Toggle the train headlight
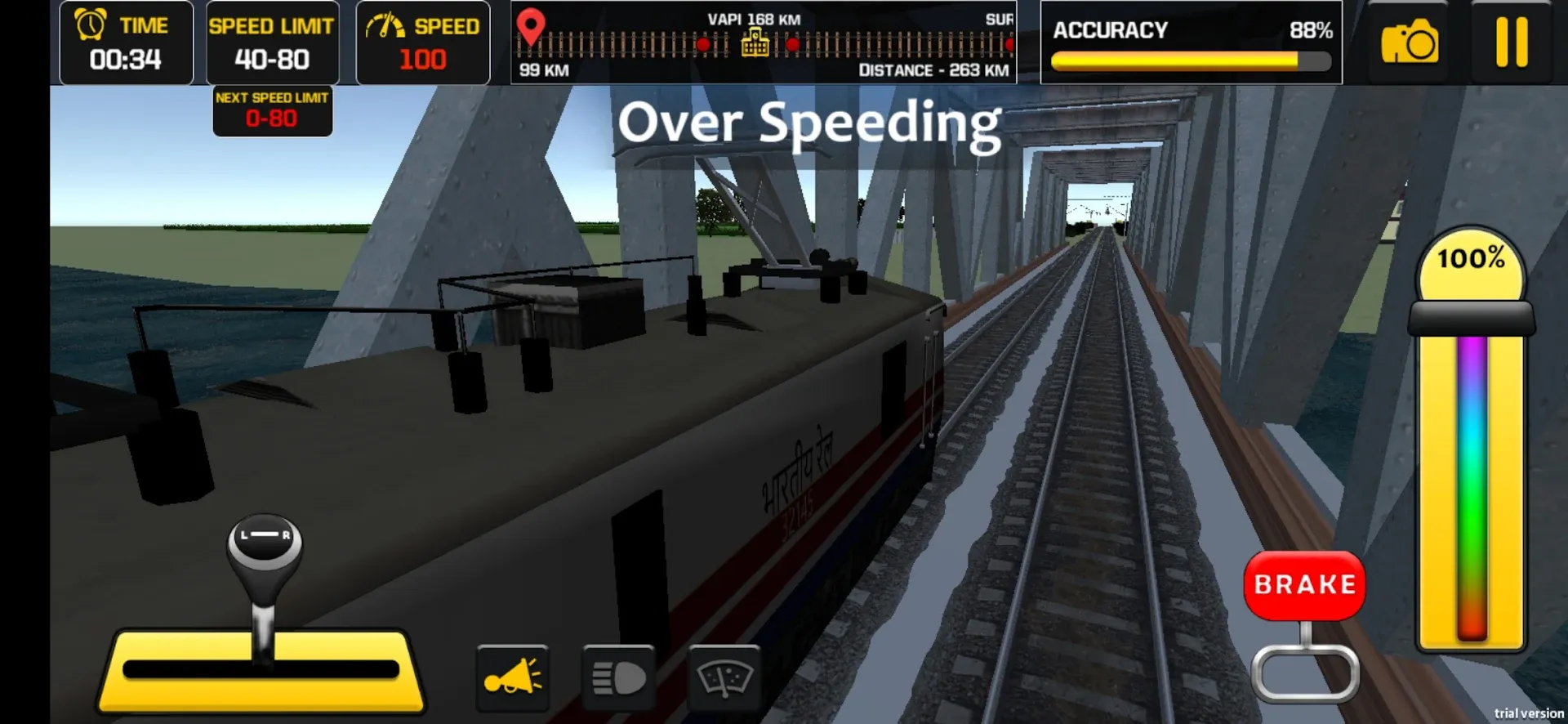The image size is (1568, 724). [618, 677]
